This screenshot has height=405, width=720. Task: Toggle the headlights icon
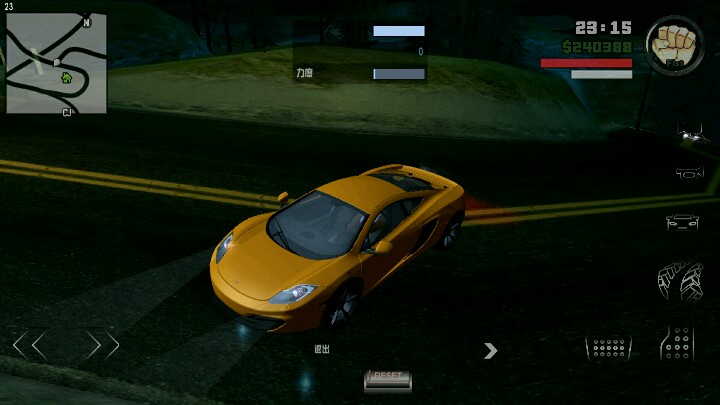tap(692, 131)
